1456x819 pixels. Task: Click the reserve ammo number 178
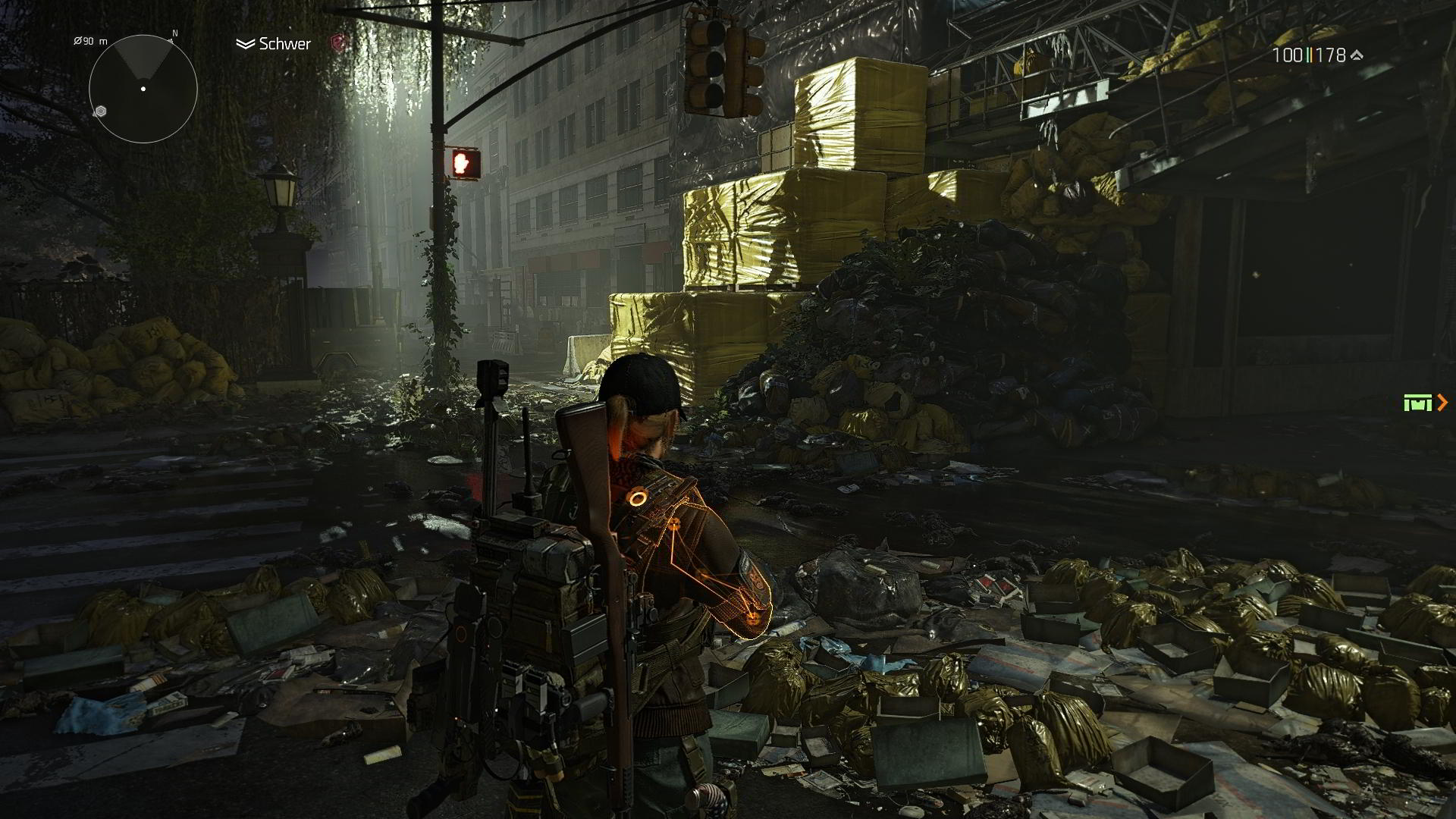tap(1332, 55)
